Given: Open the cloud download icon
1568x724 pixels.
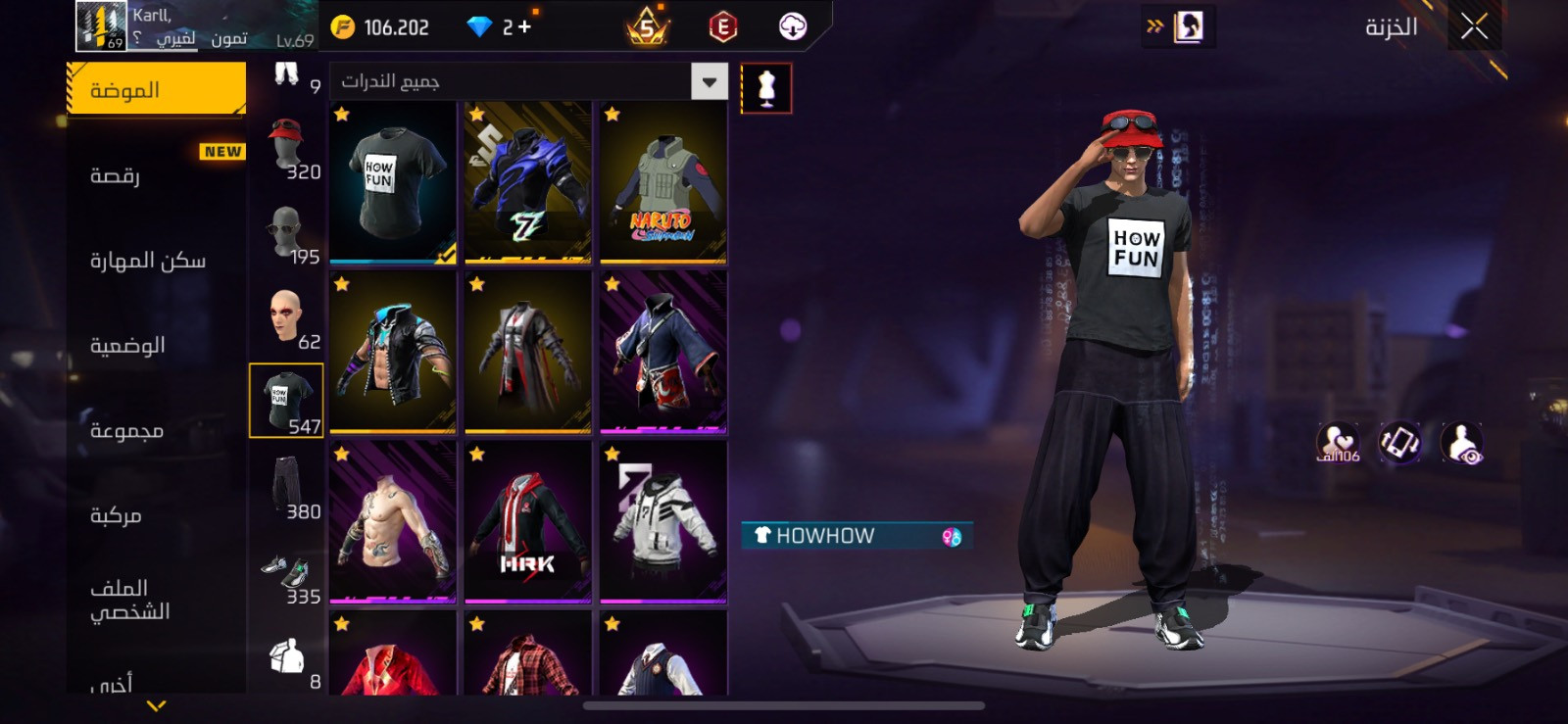Looking at the screenshot, I should [x=793, y=26].
